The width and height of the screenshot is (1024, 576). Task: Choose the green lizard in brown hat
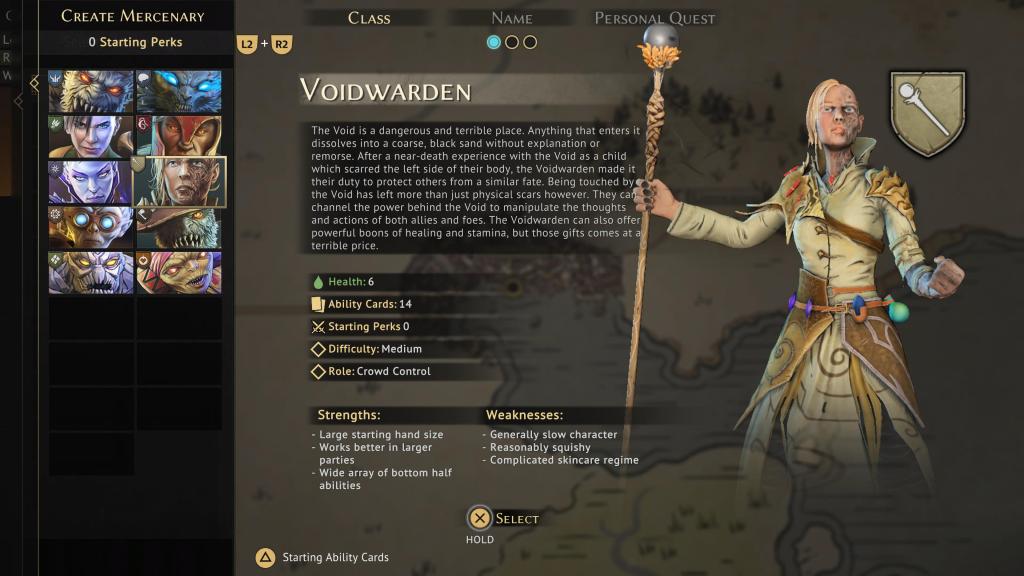tap(179, 227)
